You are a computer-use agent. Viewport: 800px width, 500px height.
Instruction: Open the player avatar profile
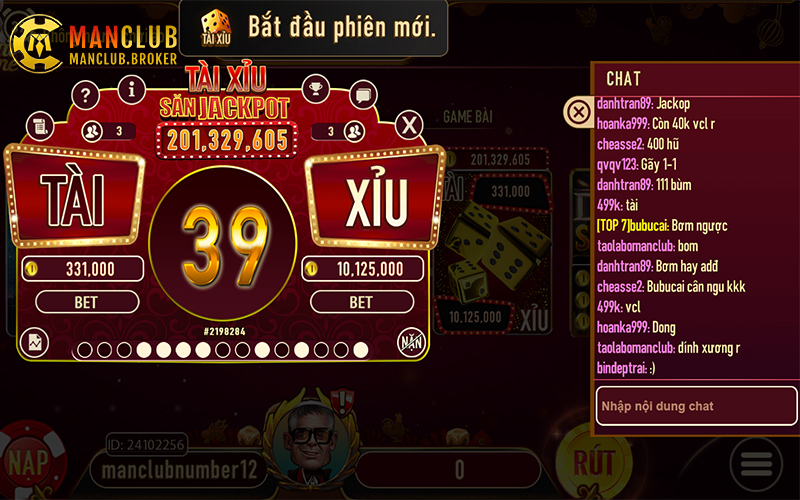[310, 441]
